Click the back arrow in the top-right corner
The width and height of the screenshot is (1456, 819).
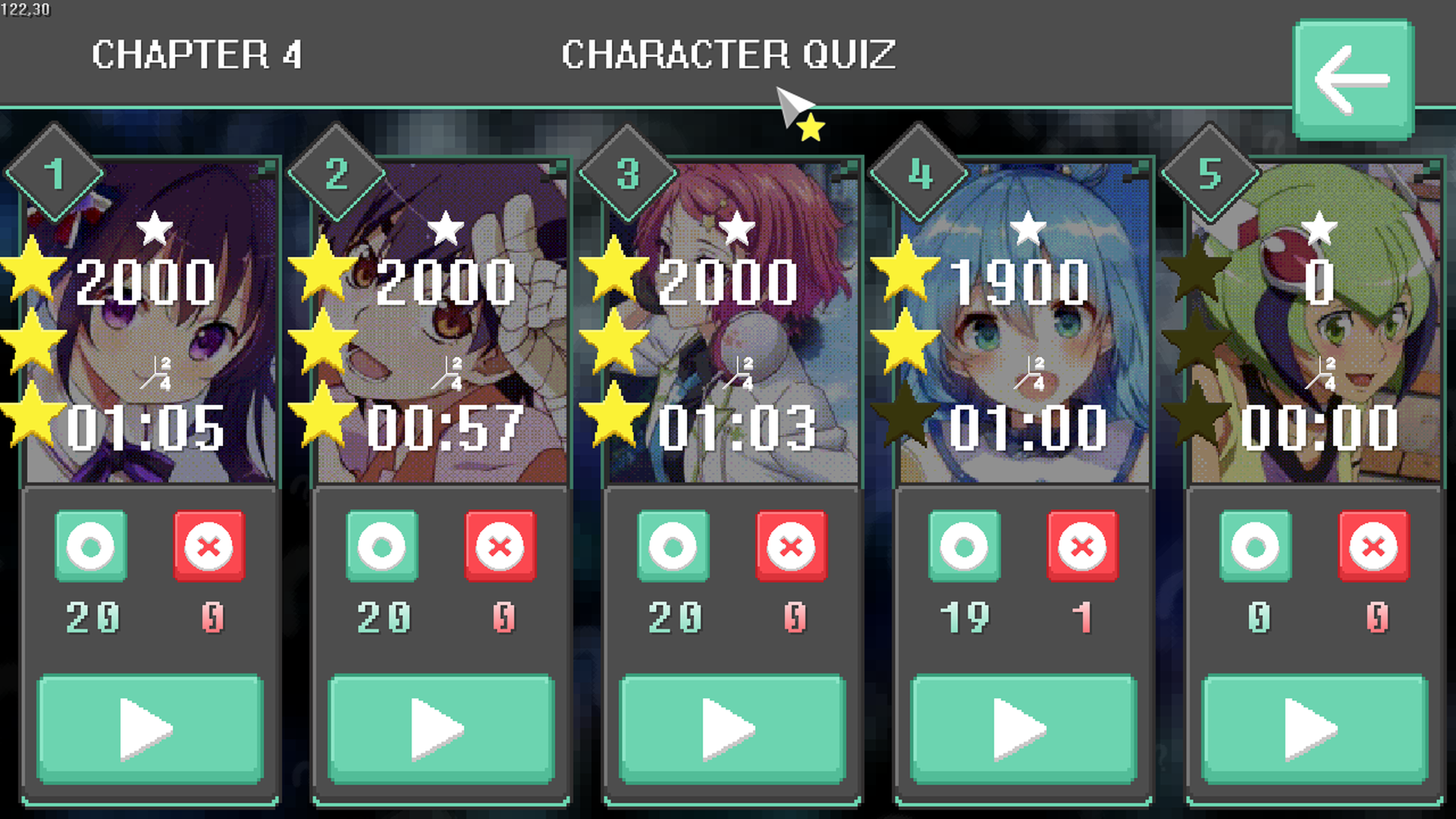(1353, 79)
